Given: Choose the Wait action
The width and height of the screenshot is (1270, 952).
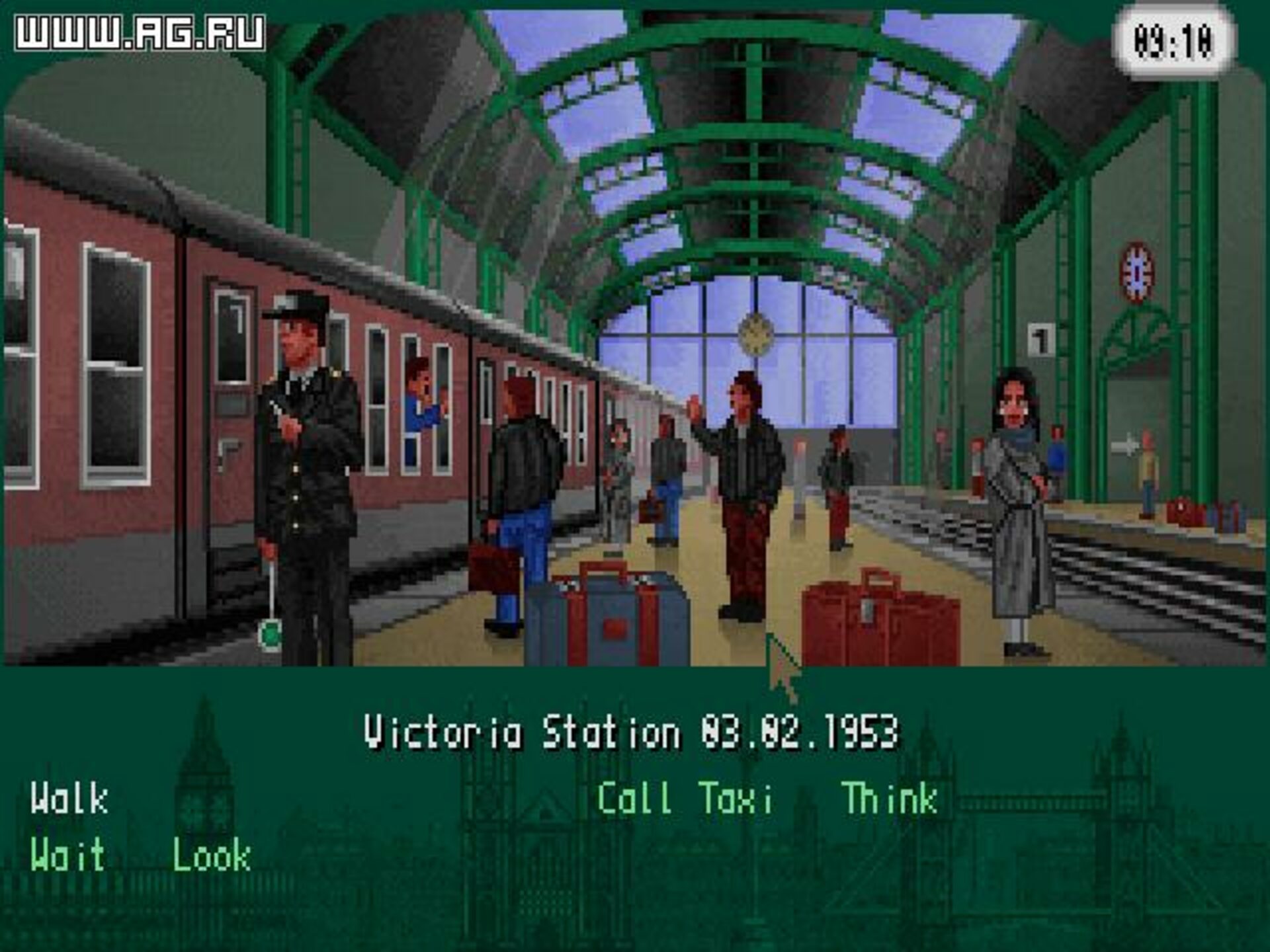Looking at the screenshot, I should click(67, 855).
